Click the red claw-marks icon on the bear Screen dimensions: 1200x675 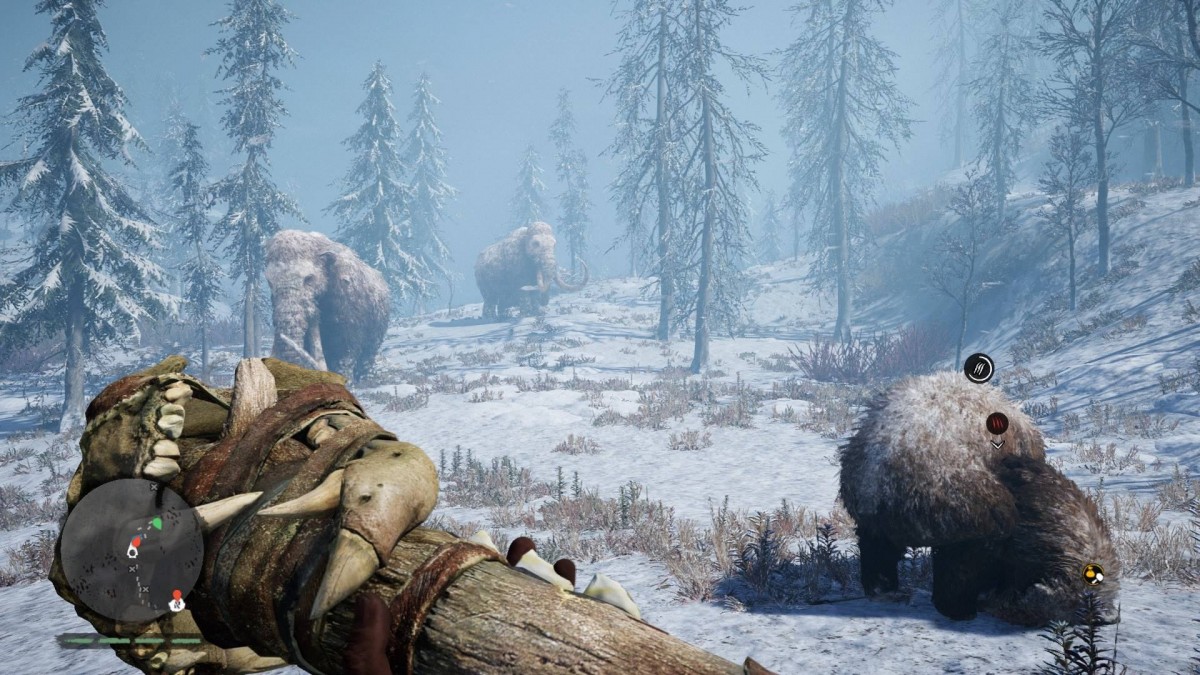(x=997, y=423)
